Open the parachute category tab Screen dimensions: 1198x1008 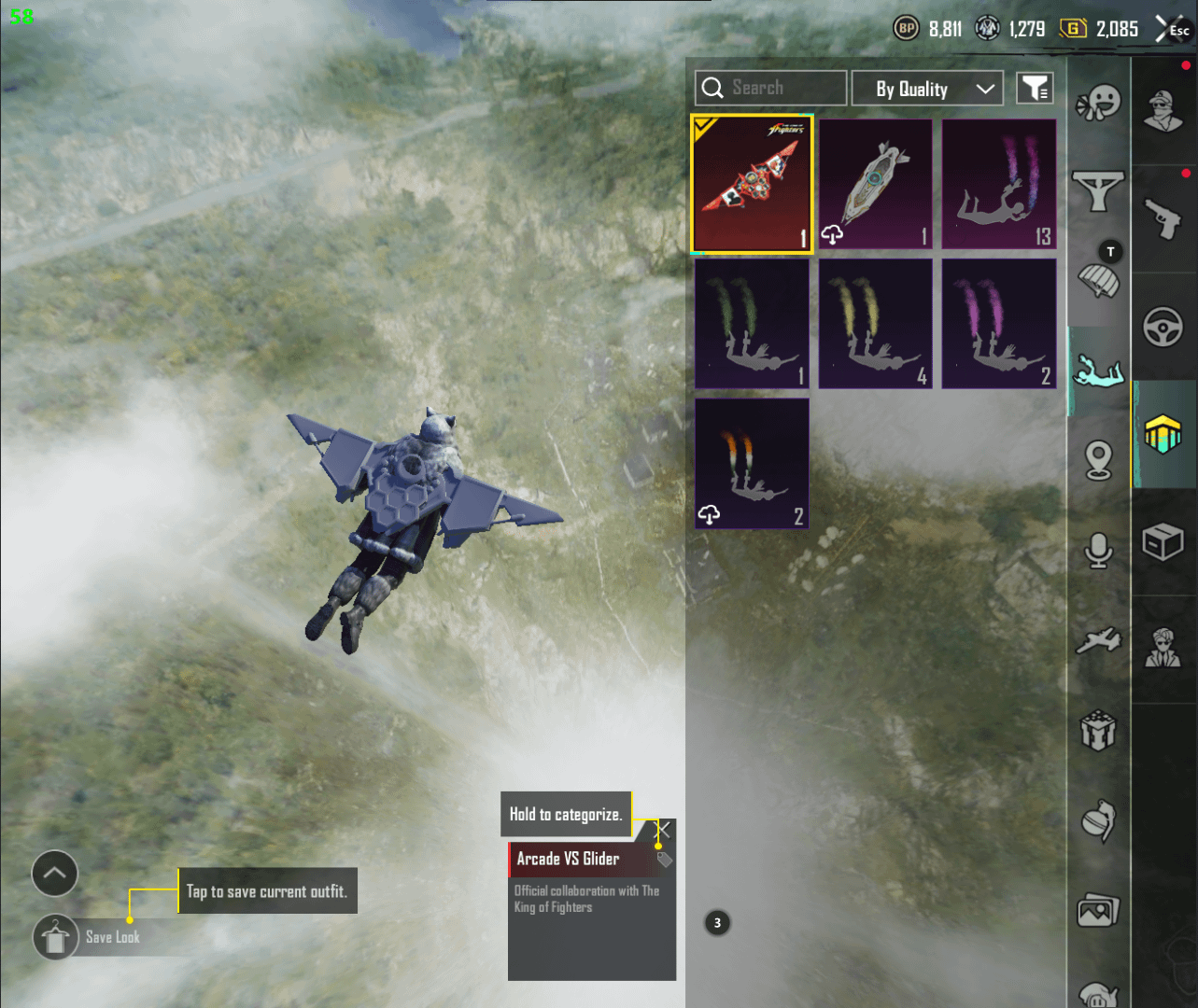(1098, 279)
